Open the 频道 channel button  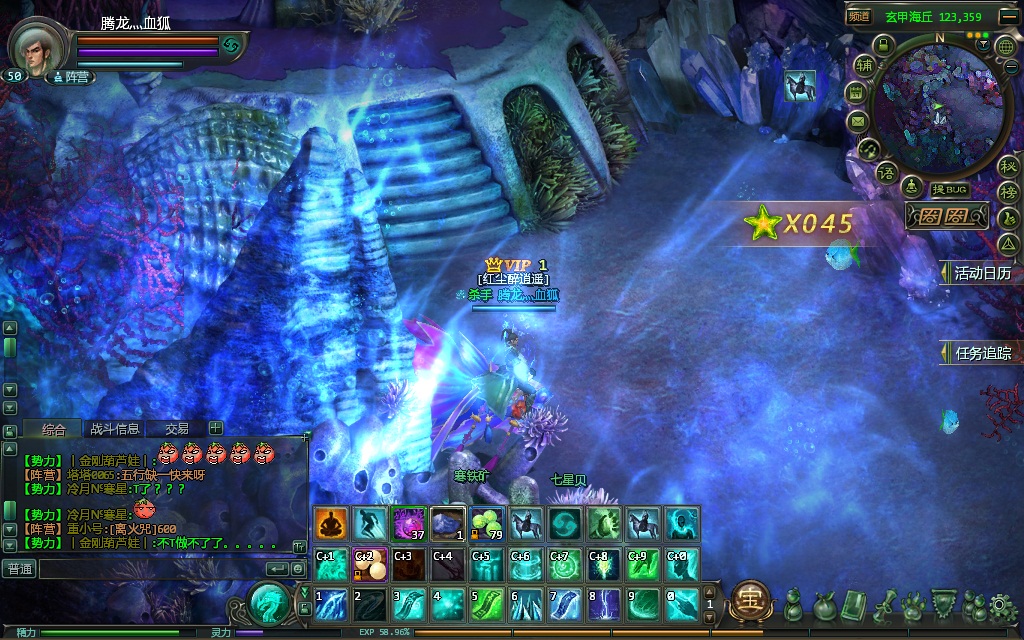(x=859, y=16)
